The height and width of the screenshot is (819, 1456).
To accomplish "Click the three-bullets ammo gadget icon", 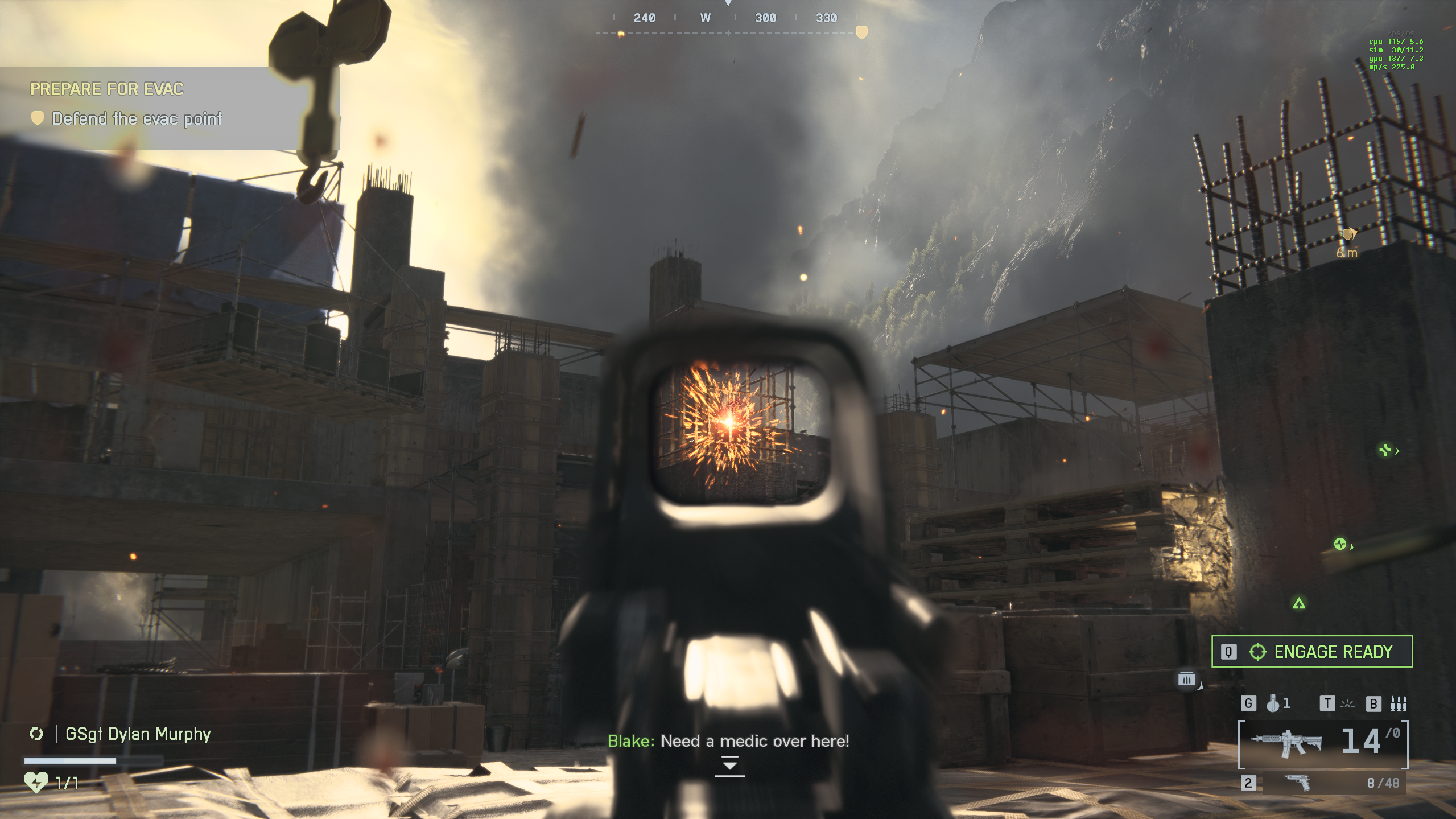I will (x=1398, y=704).
